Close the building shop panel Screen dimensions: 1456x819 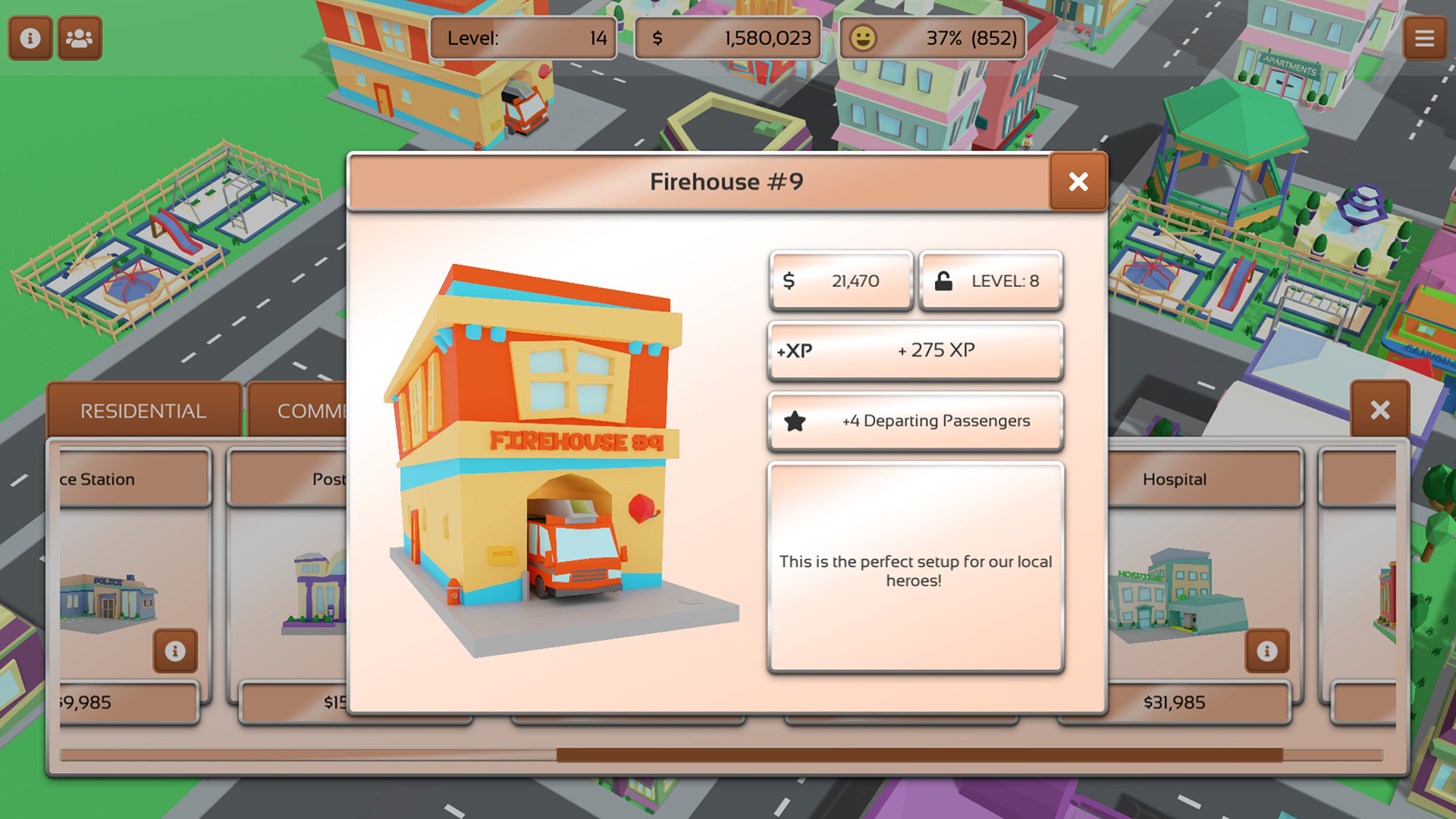(1380, 410)
